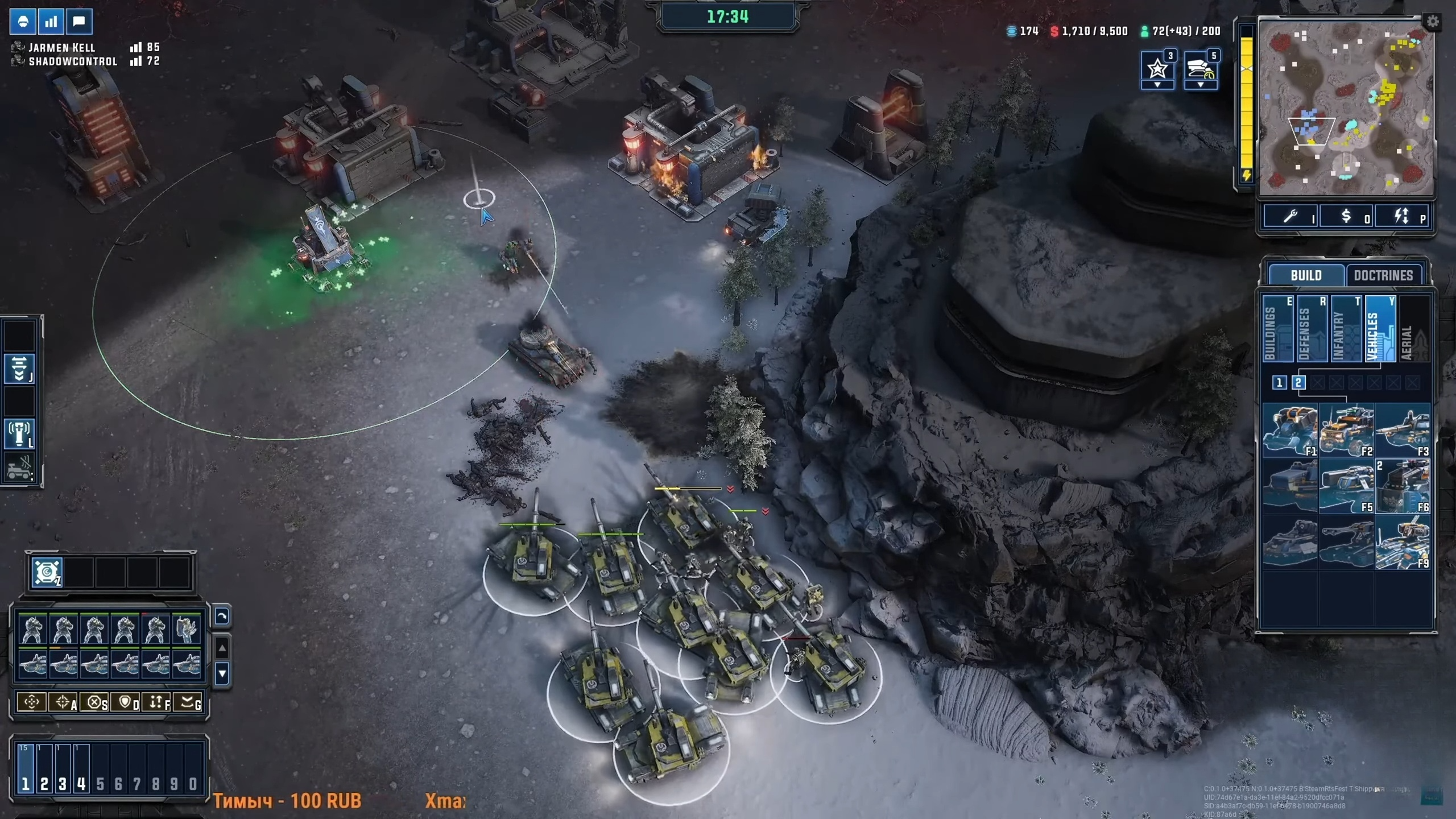Build the F3 long-barrel artillery vehicle
The image size is (1456, 819).
[x=1402, y=430]
